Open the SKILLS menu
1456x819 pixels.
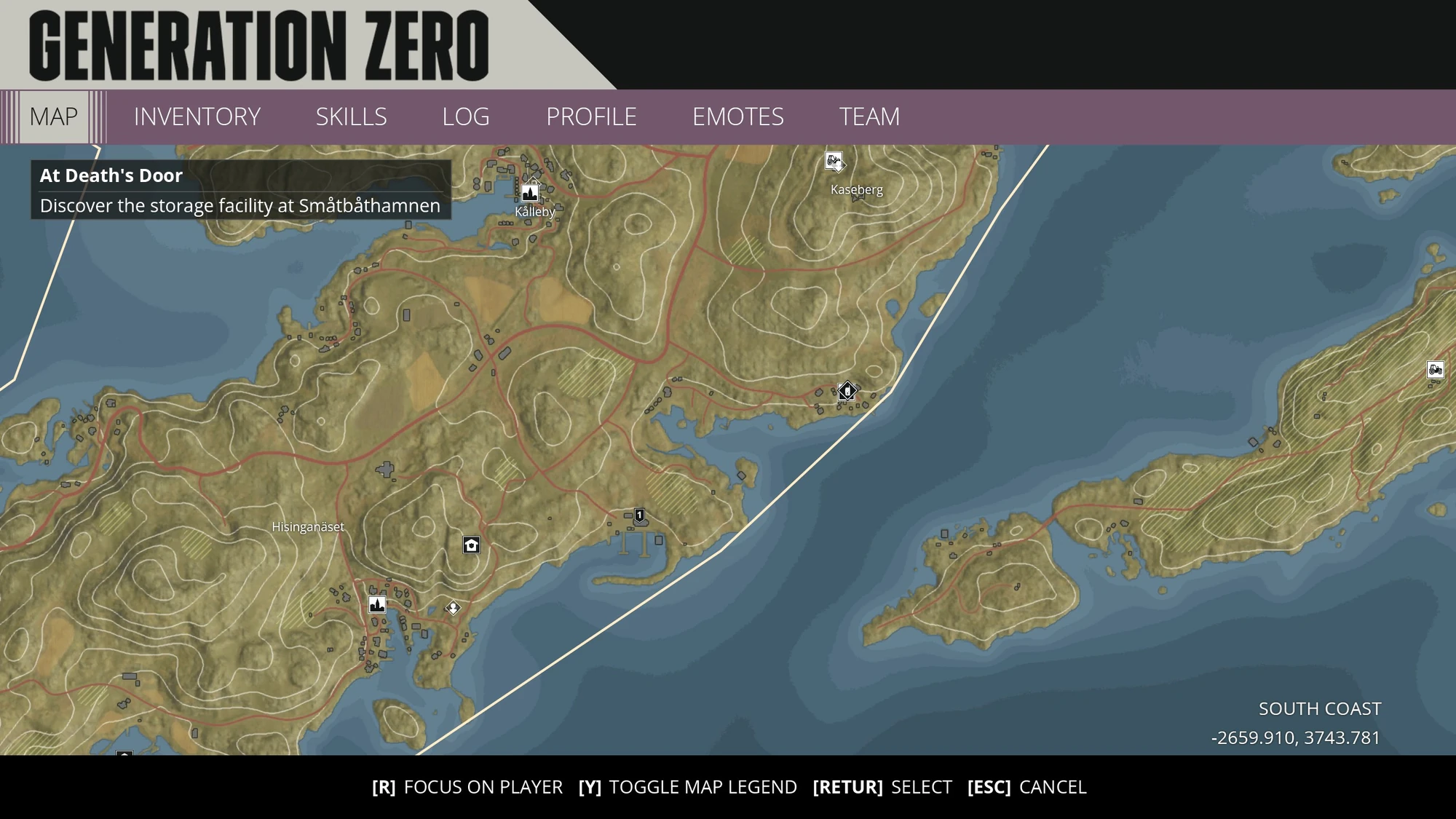pos(352,116)
